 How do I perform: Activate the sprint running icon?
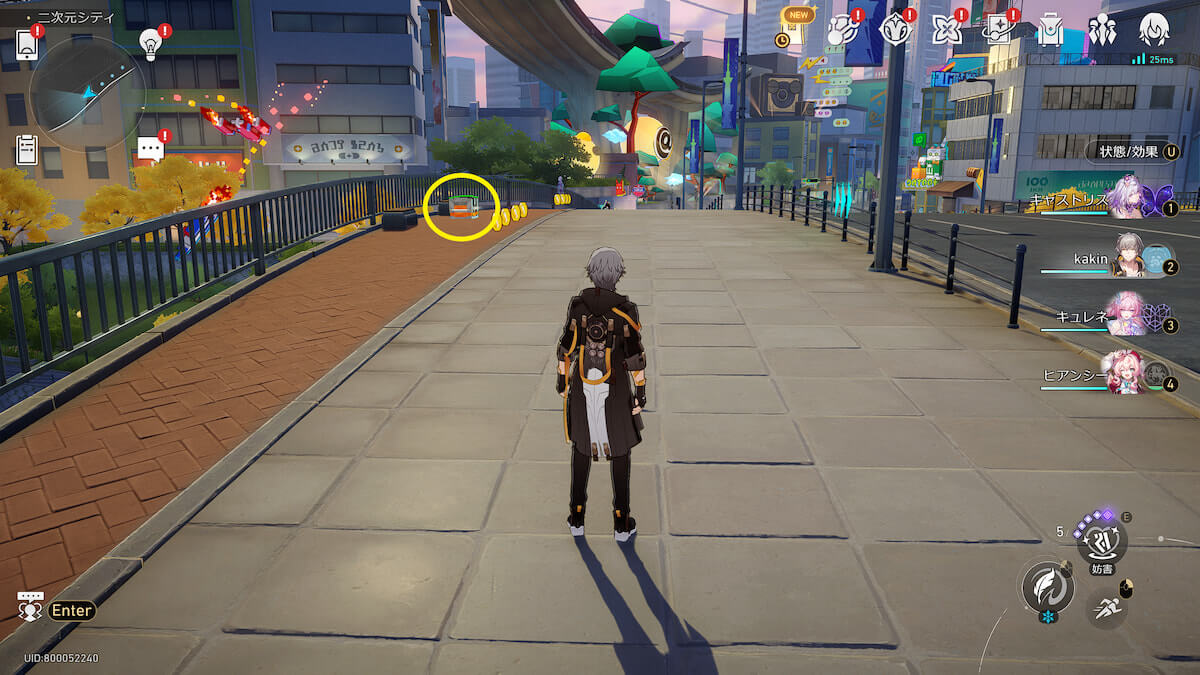pos(1106,606)
